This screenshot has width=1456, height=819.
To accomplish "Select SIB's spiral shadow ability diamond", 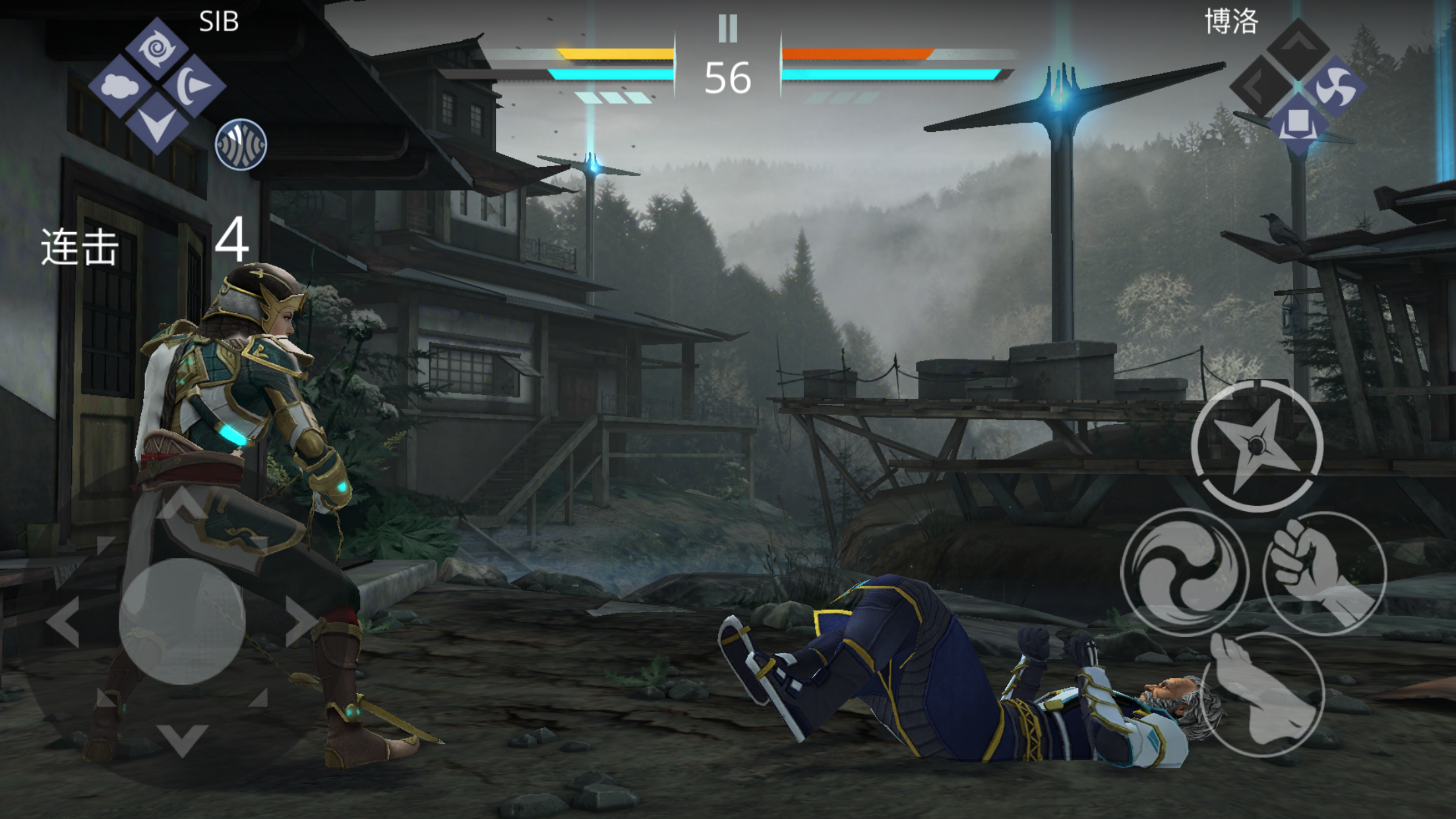I will click(x=157, y=49).
